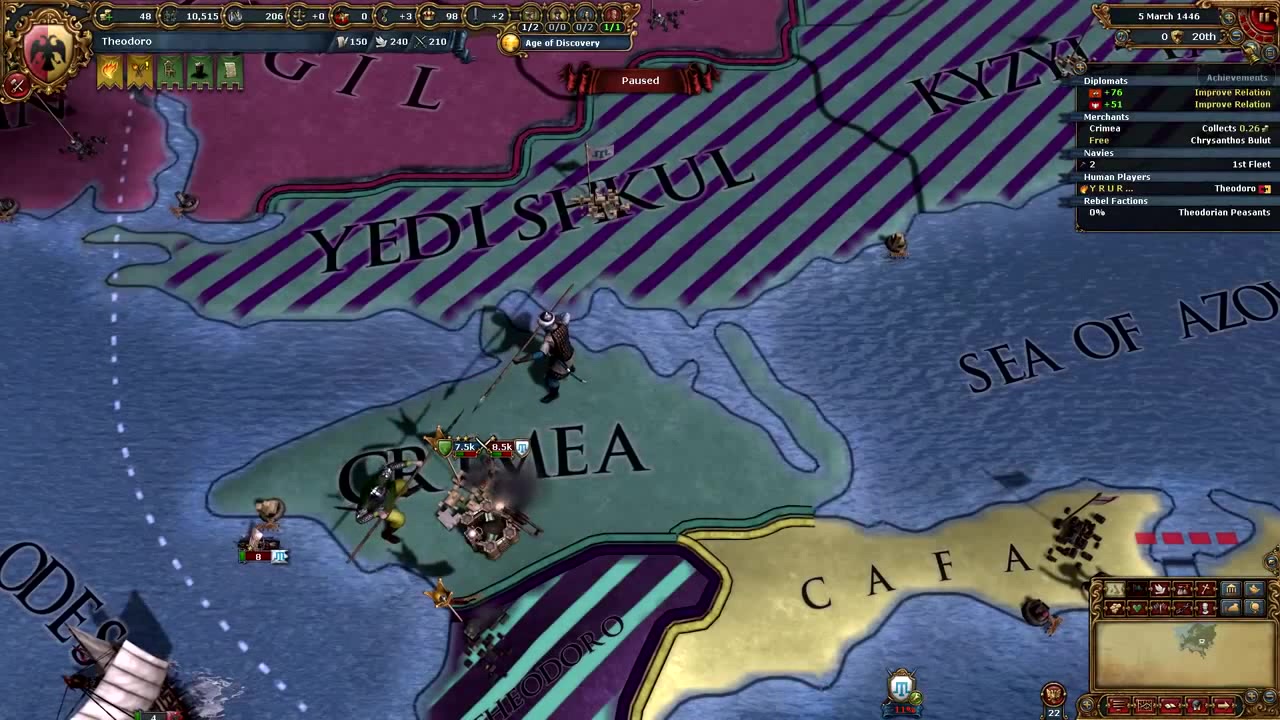
Task: Switch to the religious mapmode dove icon
Action: click(1160, 589)
